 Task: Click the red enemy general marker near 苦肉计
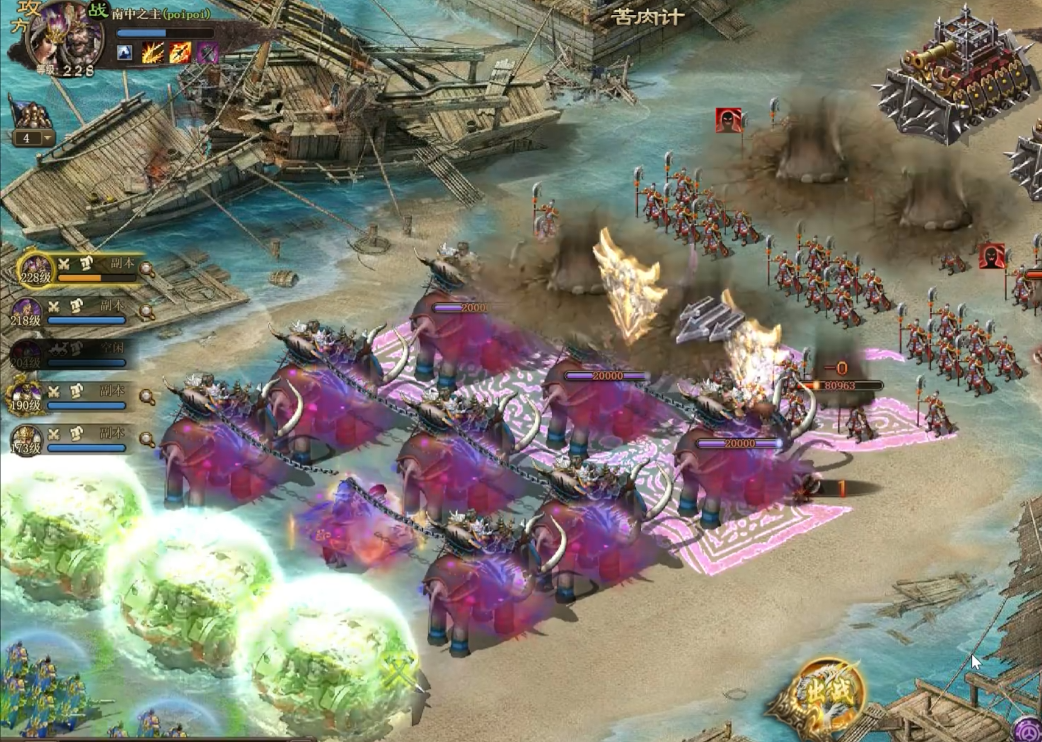[x=729, y=120]
